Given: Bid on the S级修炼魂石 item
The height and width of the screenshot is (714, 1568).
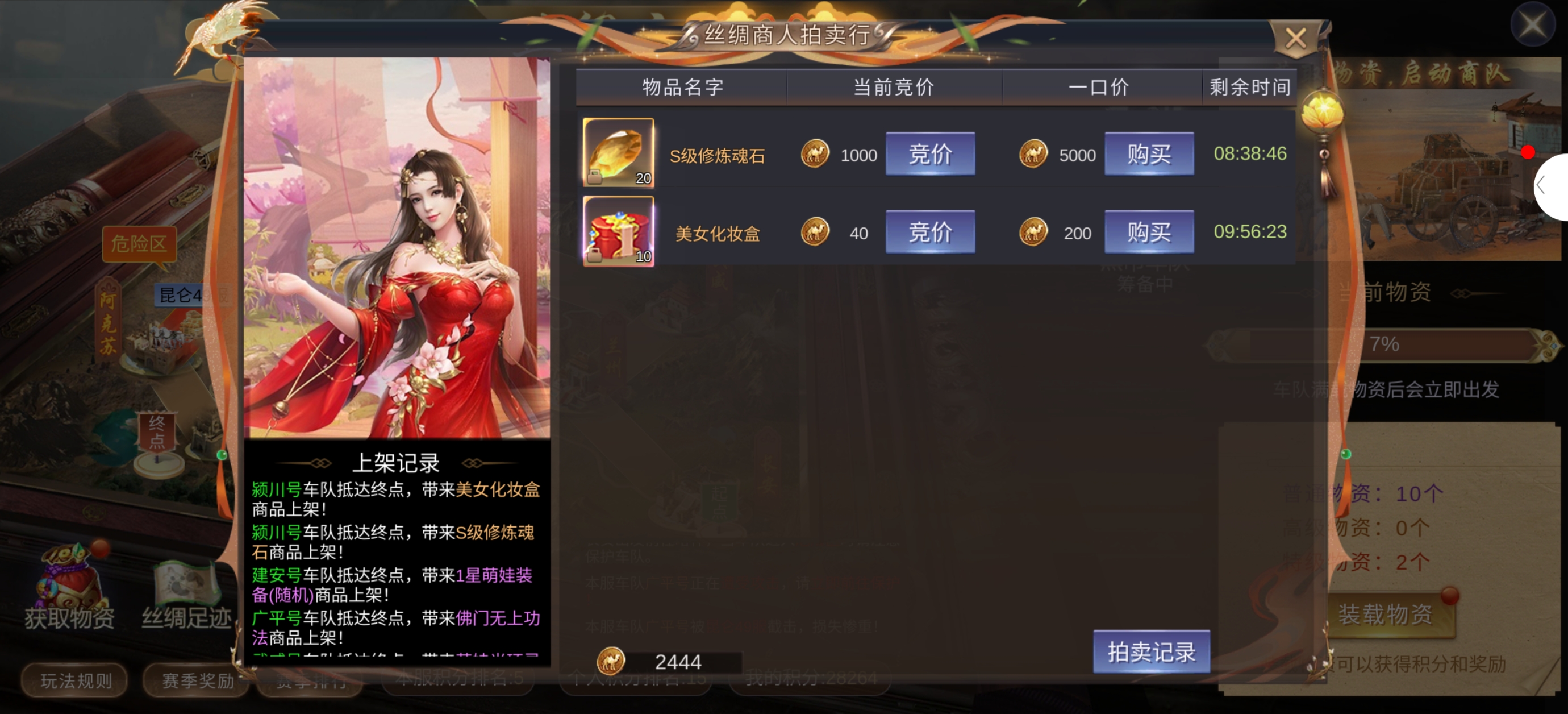Looking at the screenshot, I should click(929, 154).
